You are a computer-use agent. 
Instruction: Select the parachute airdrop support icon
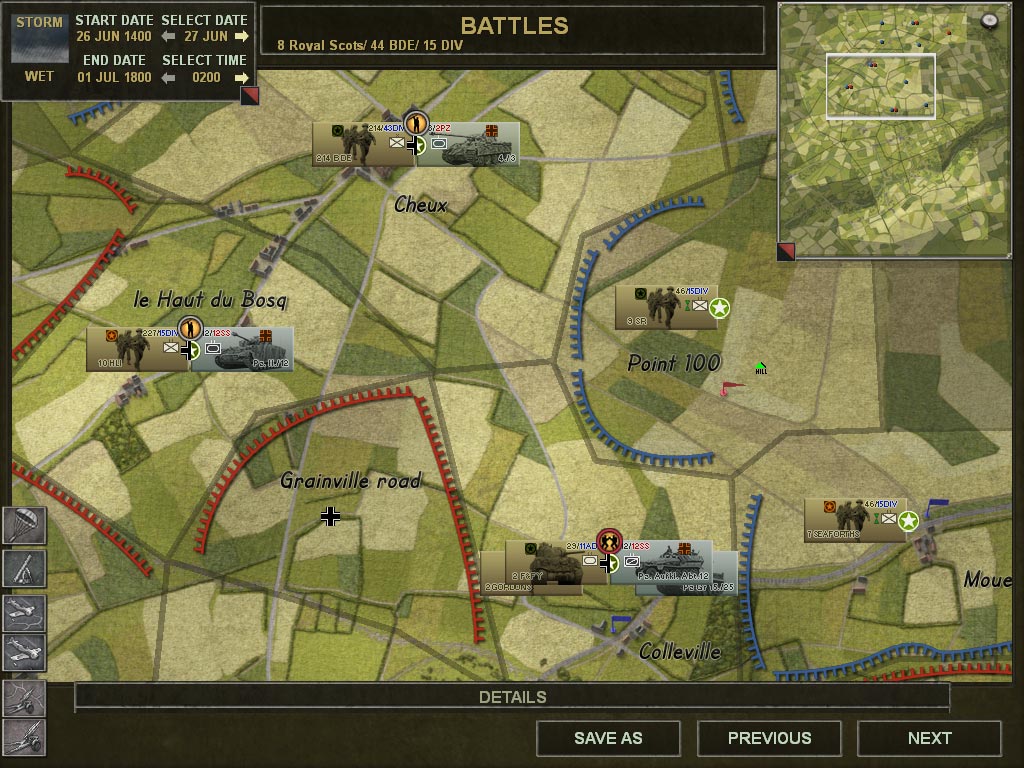[24, 526]
